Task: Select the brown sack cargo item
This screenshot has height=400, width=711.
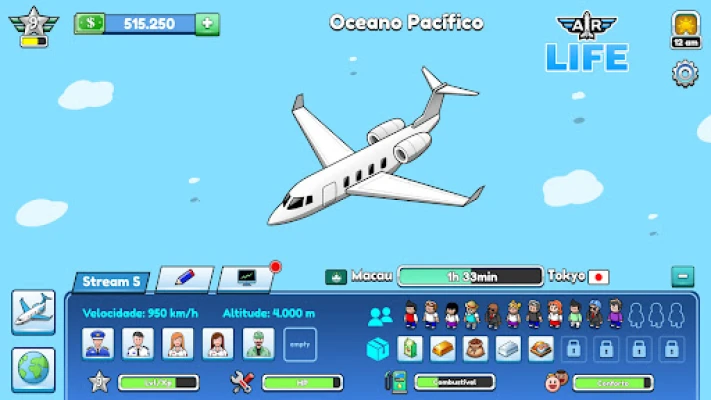Action: click(x=476, y=348)
